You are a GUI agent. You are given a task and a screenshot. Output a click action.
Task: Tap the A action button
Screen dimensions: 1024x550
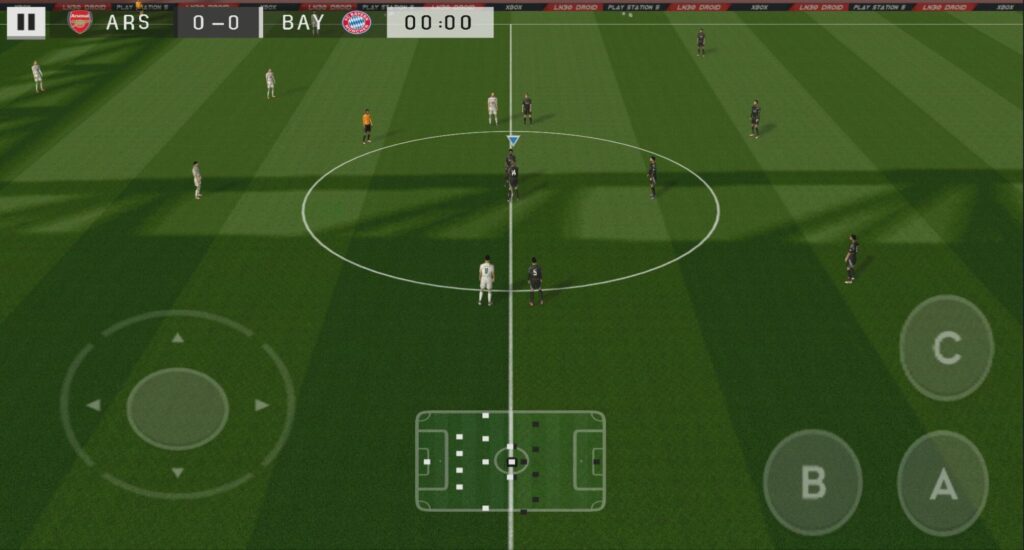pos(942,484)
